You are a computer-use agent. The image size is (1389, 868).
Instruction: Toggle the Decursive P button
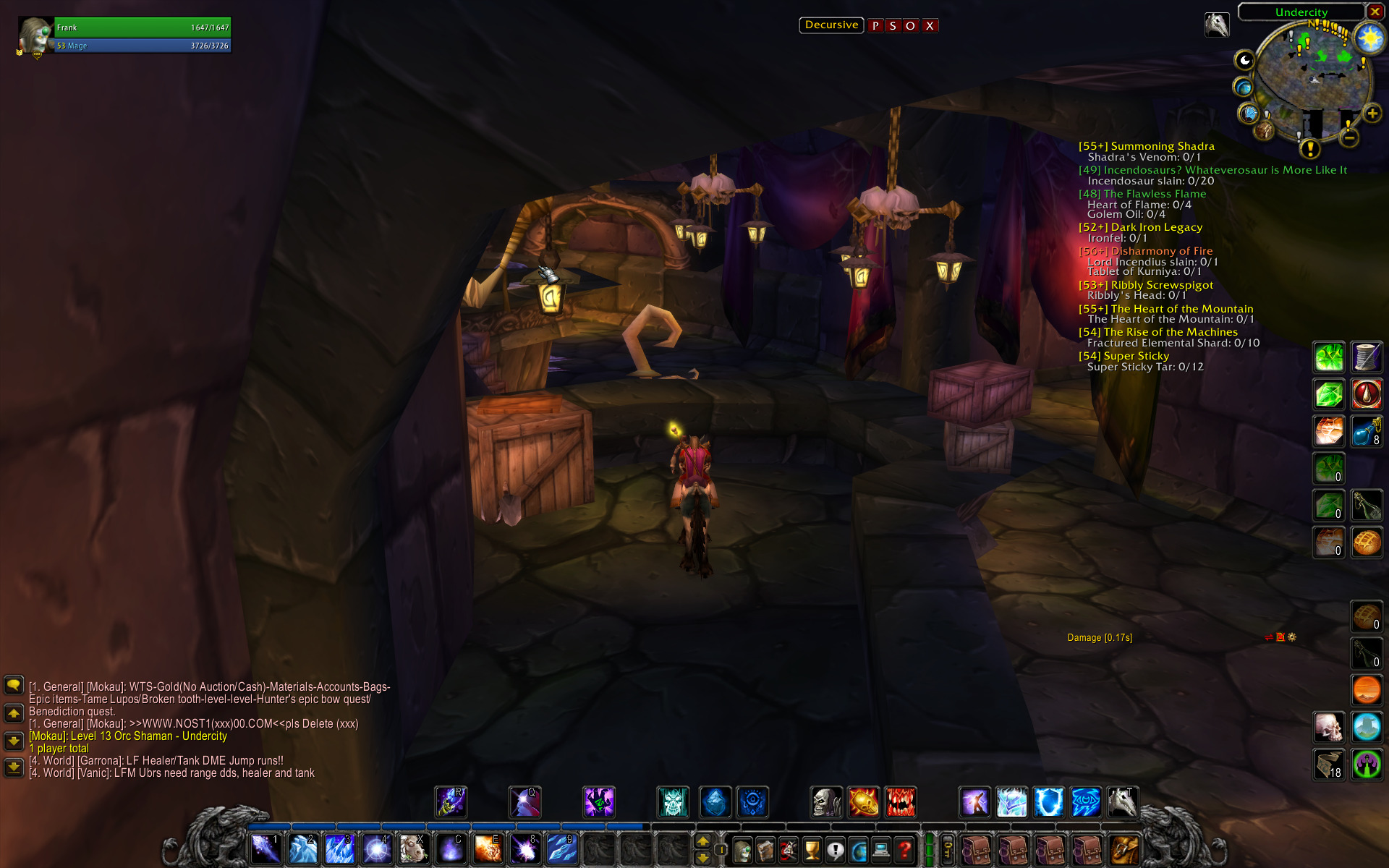click(x=875, y=26)
